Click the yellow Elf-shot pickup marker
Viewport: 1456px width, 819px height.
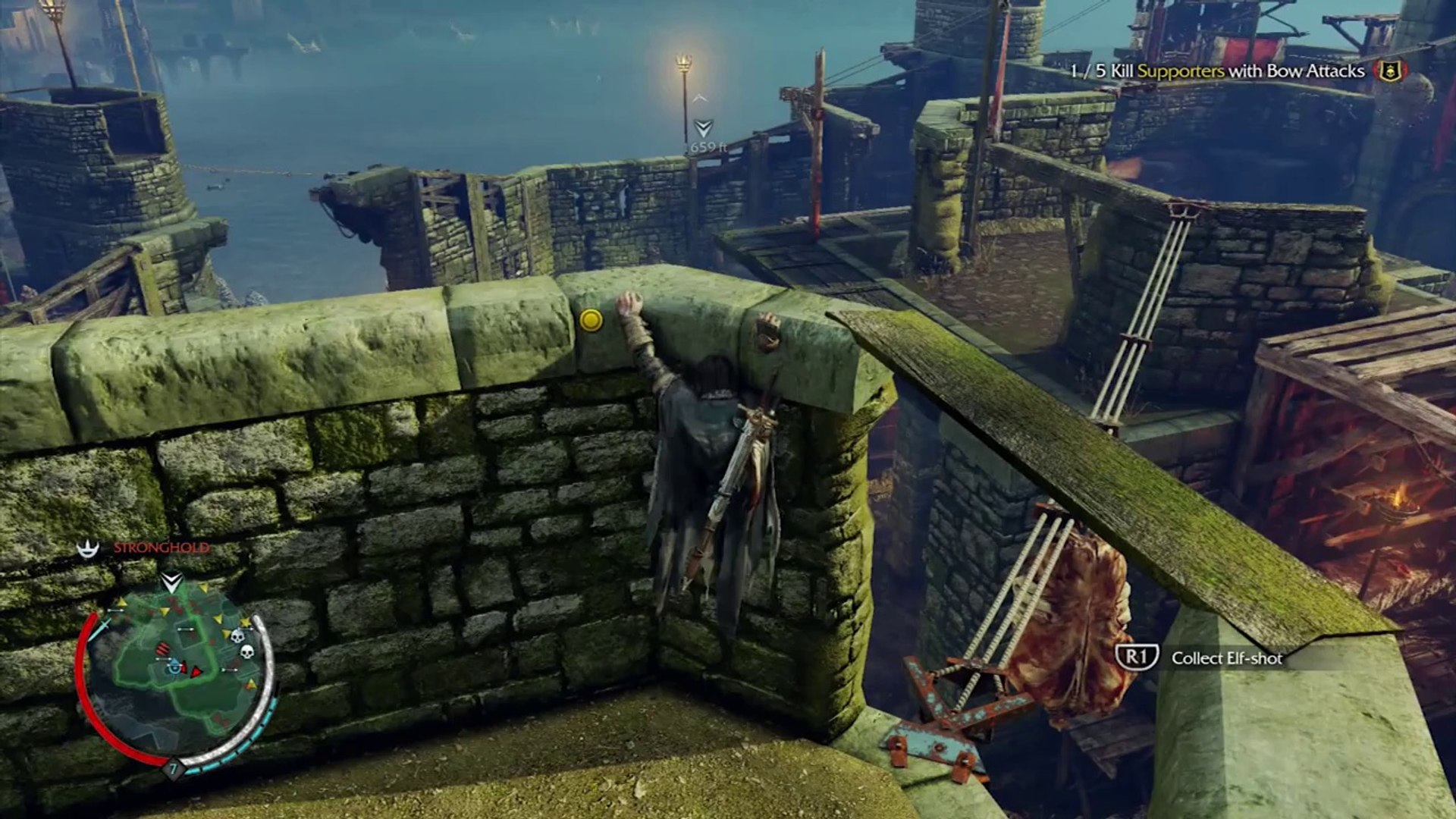(x=591, y=320)
